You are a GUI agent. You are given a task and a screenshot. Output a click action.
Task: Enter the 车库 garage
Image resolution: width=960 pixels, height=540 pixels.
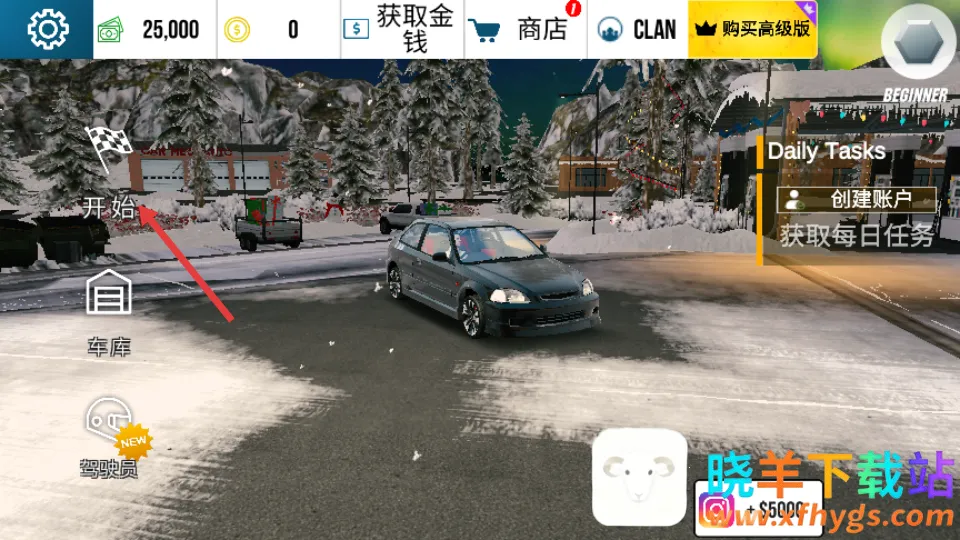[109, 312]
